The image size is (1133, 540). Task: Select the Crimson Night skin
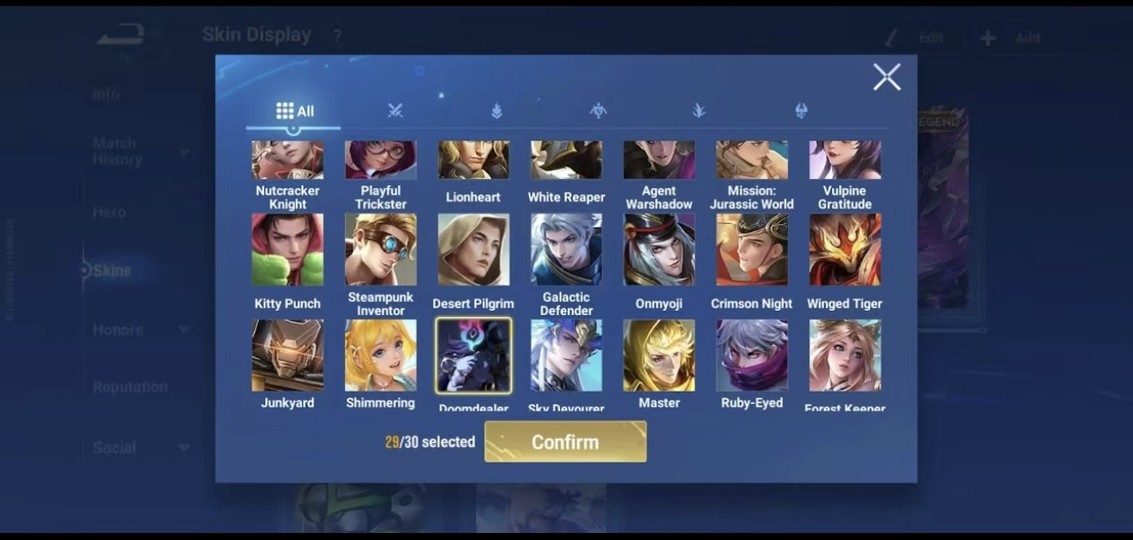pyautogui.click(x=751, y=250)
